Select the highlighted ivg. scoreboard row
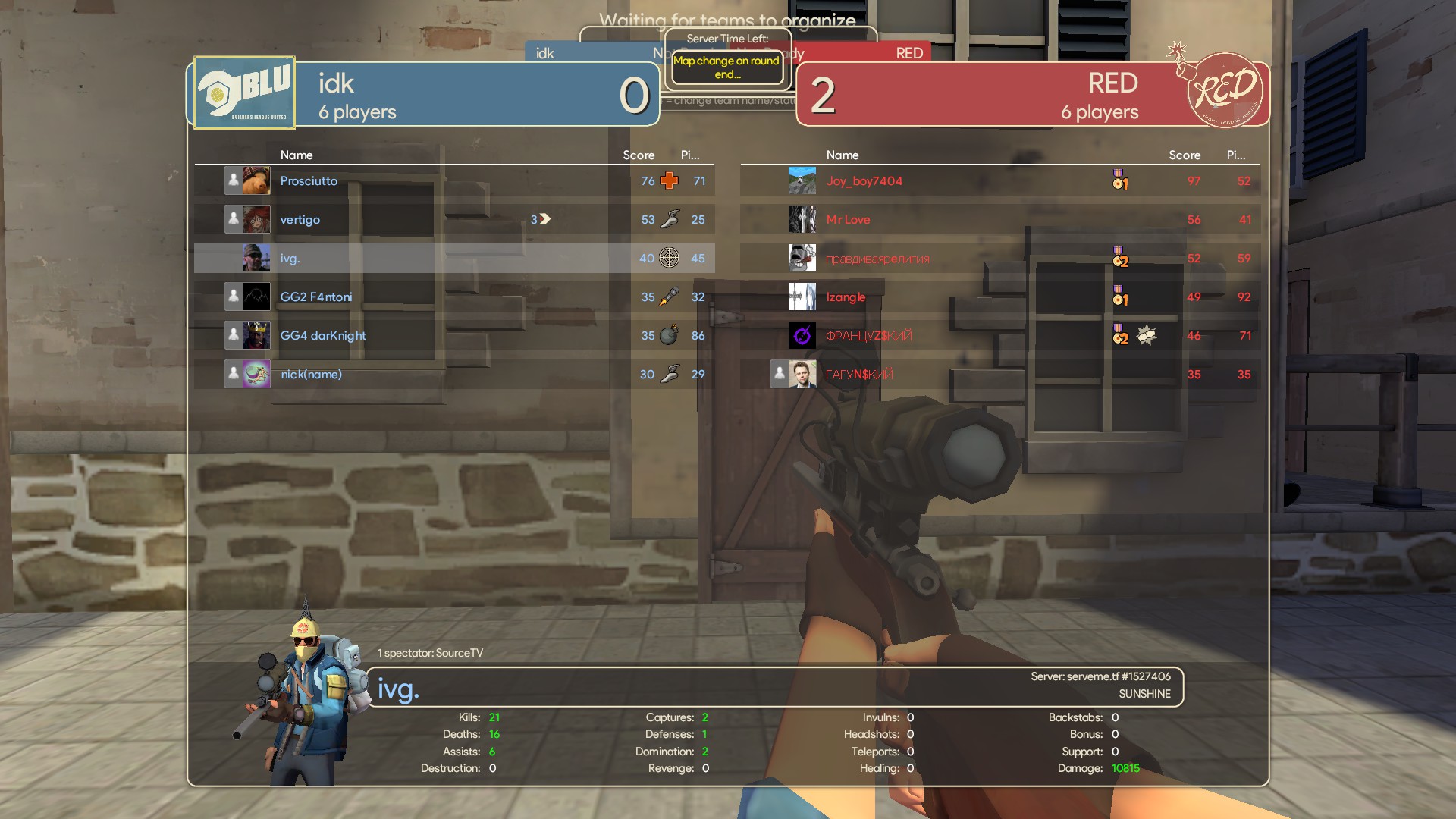This screenshot has height=819, width=1456. (453, 259)
